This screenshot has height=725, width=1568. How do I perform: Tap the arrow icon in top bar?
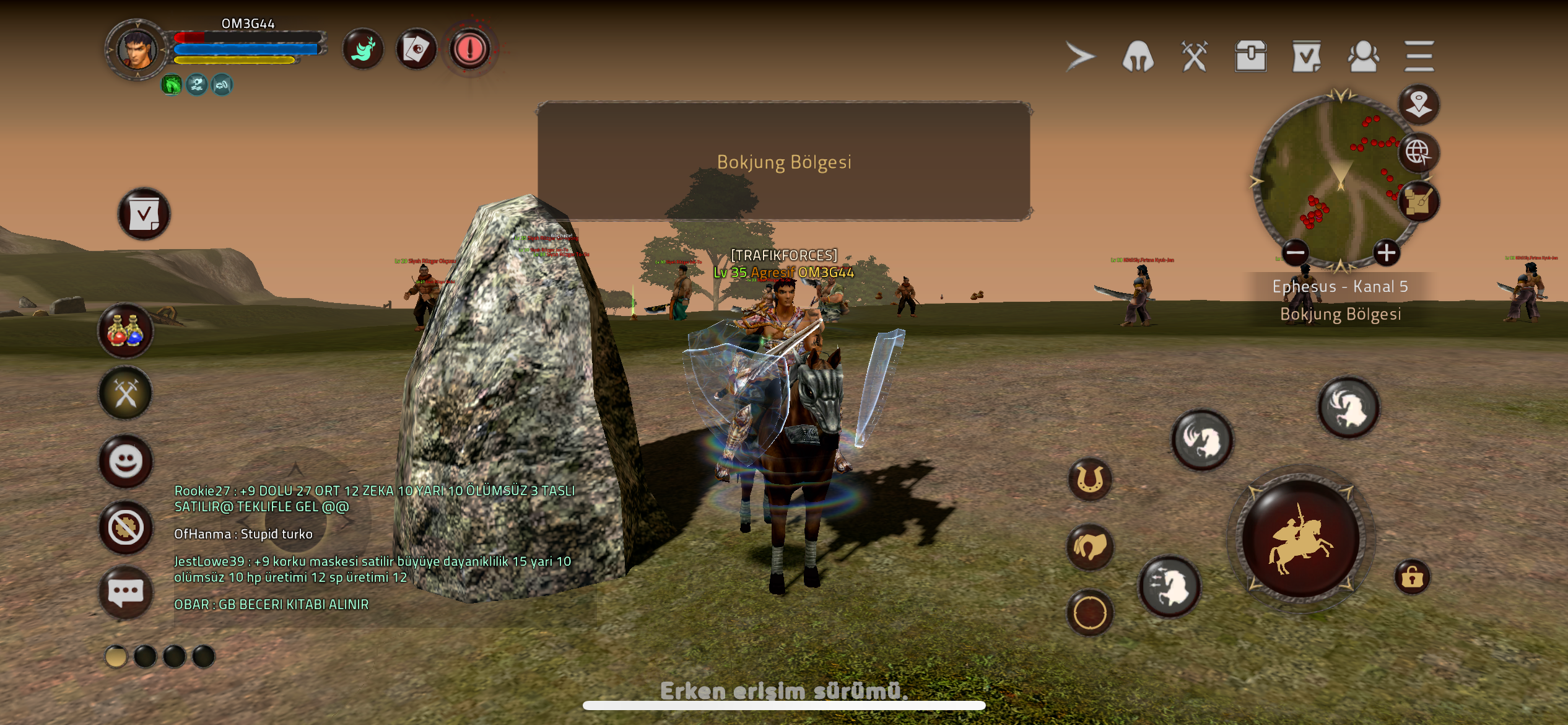(1080, 56)
